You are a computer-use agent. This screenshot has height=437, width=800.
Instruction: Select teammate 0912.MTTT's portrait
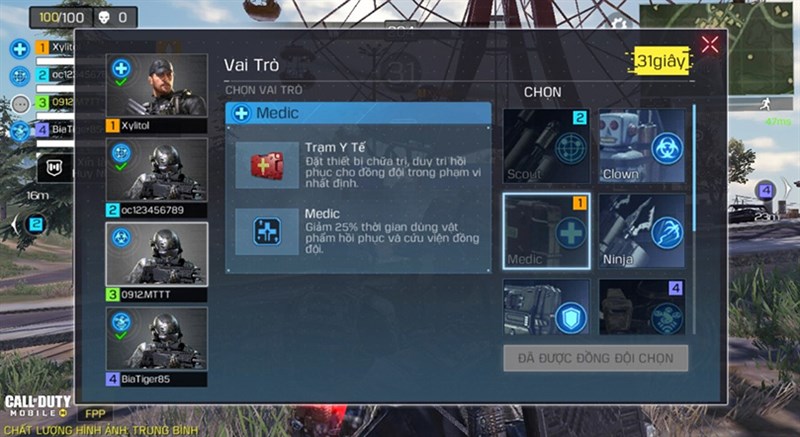(x=157, y=256)
